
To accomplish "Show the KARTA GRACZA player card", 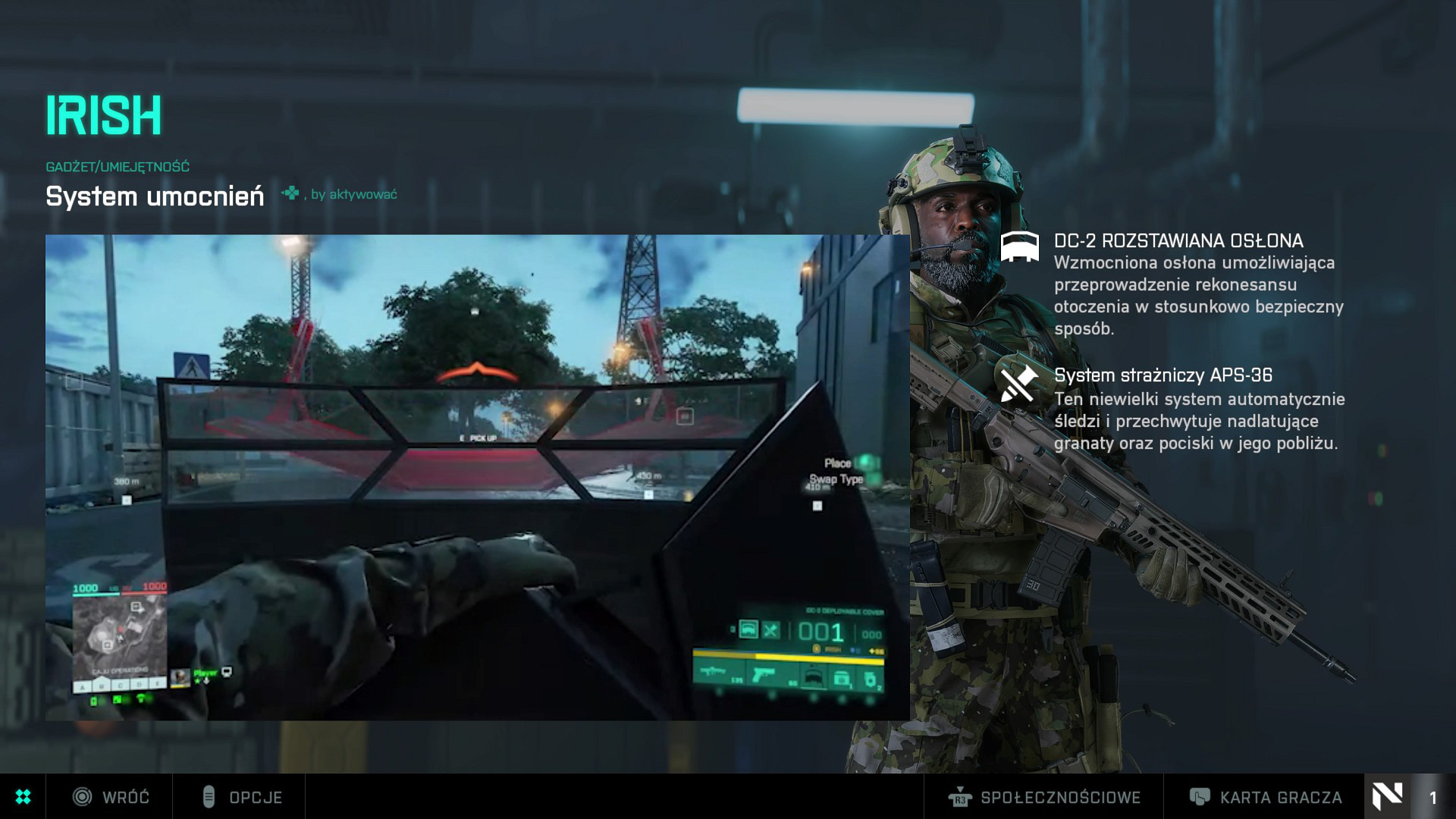I will click(1265, 797).
